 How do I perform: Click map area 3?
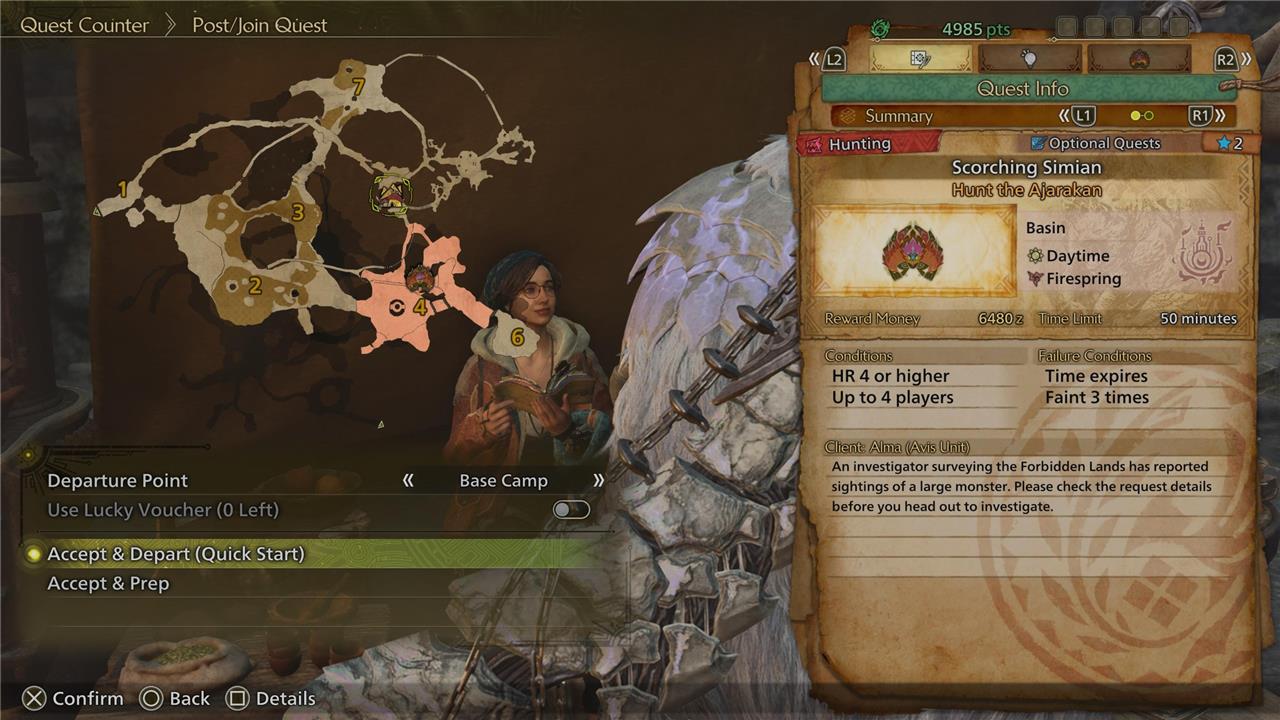[x=297, y=212]
